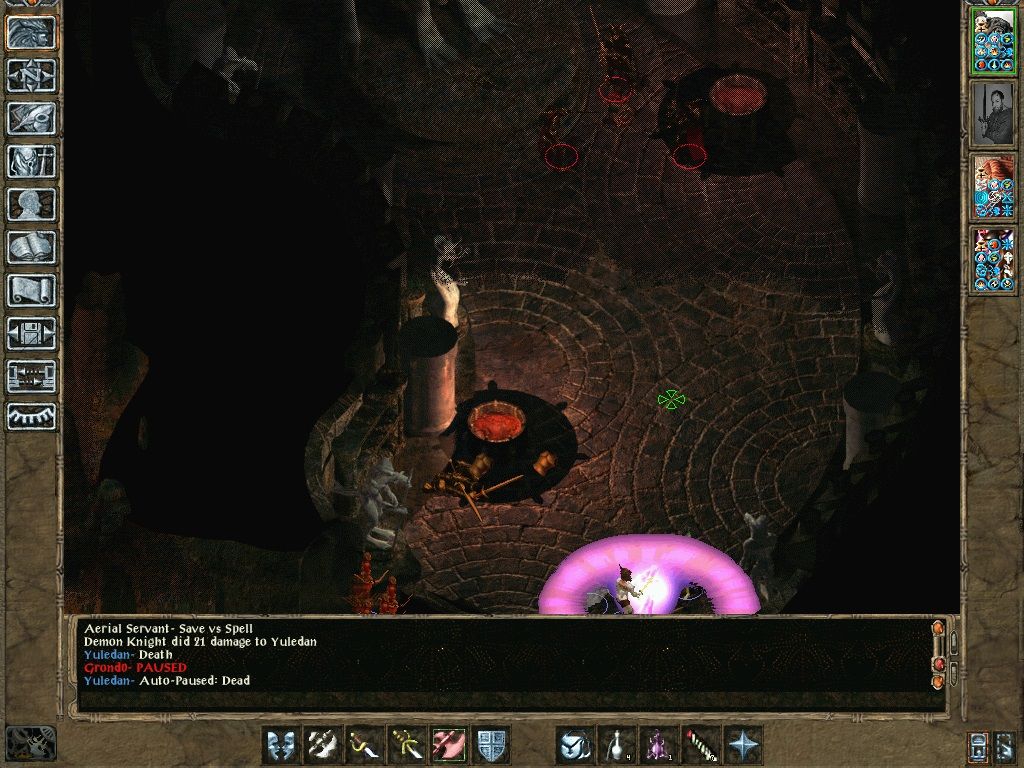Select the fourth party portrait
Image resolution: width=1024 pixels, height=768 pixels.
(x=993, y=260)
